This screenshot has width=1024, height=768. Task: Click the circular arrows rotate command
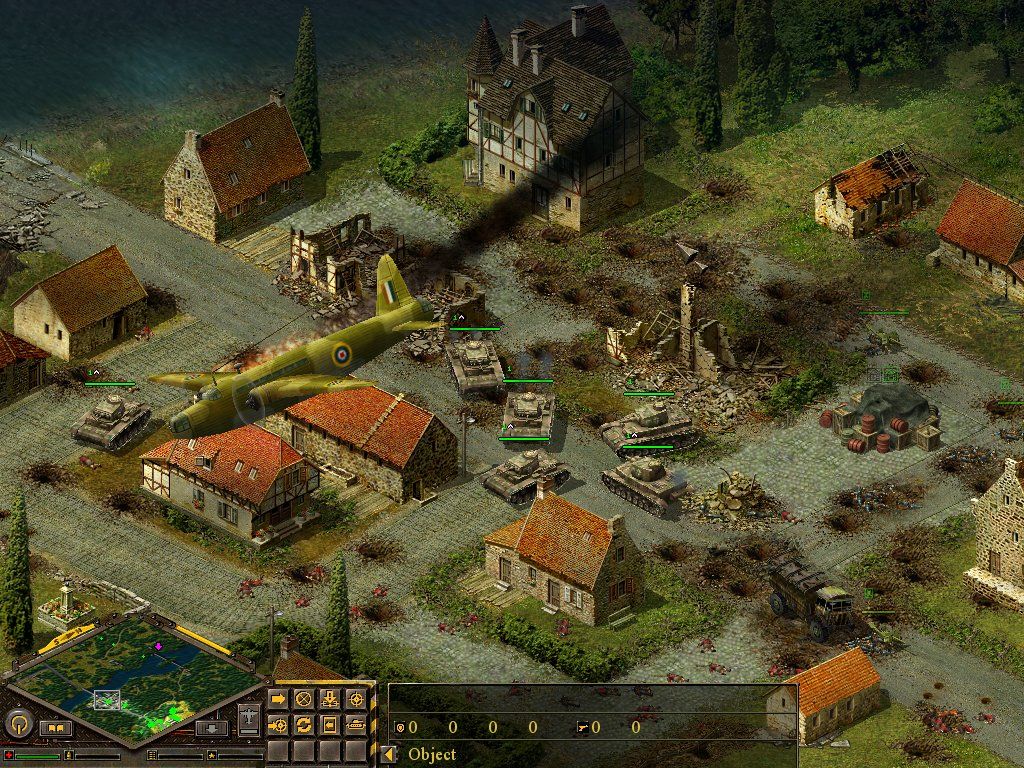tap(303, 723)
